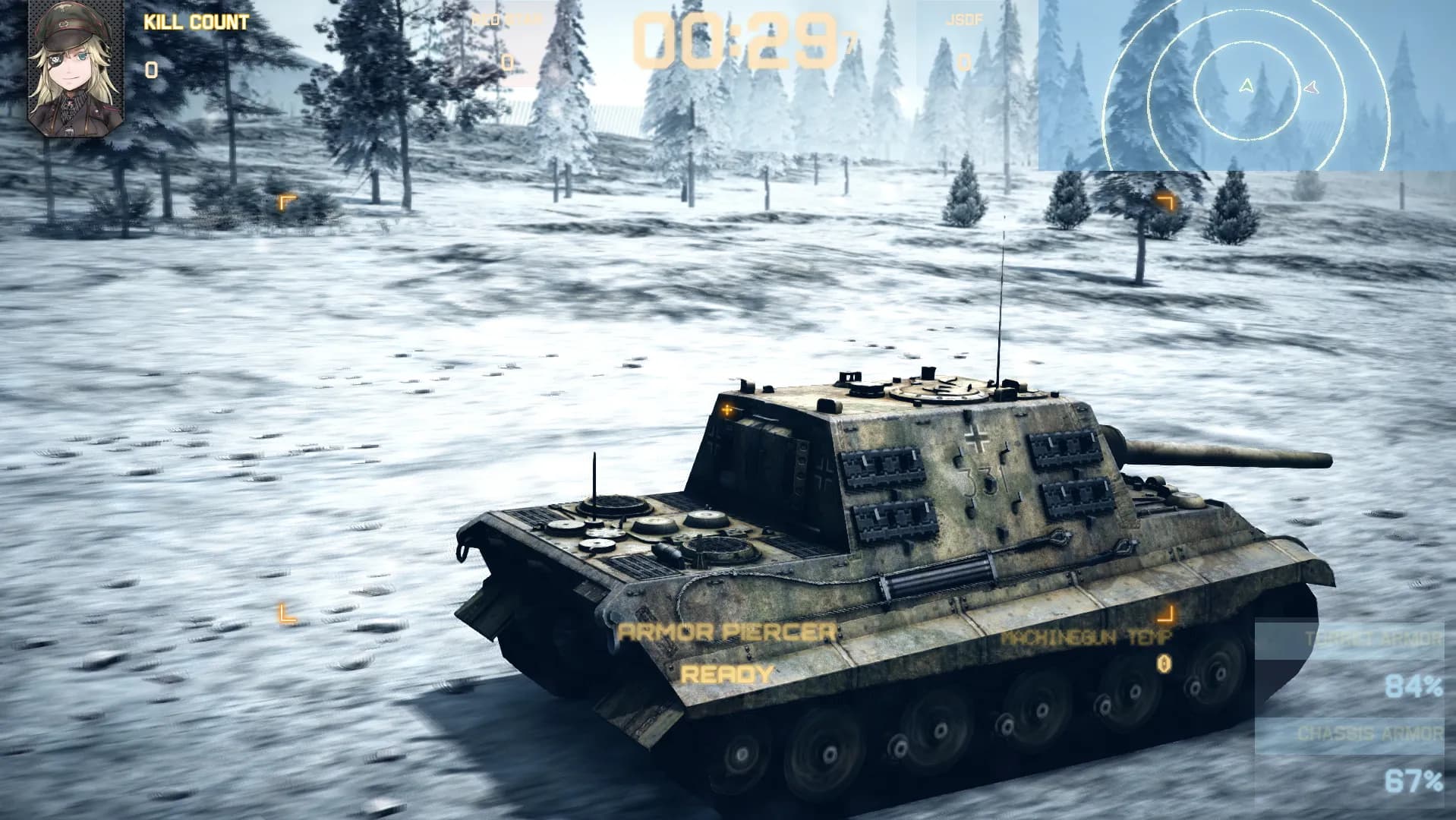Click the KILL COUNT zero value
1456x820 pixels.
(x=150, y=70)
